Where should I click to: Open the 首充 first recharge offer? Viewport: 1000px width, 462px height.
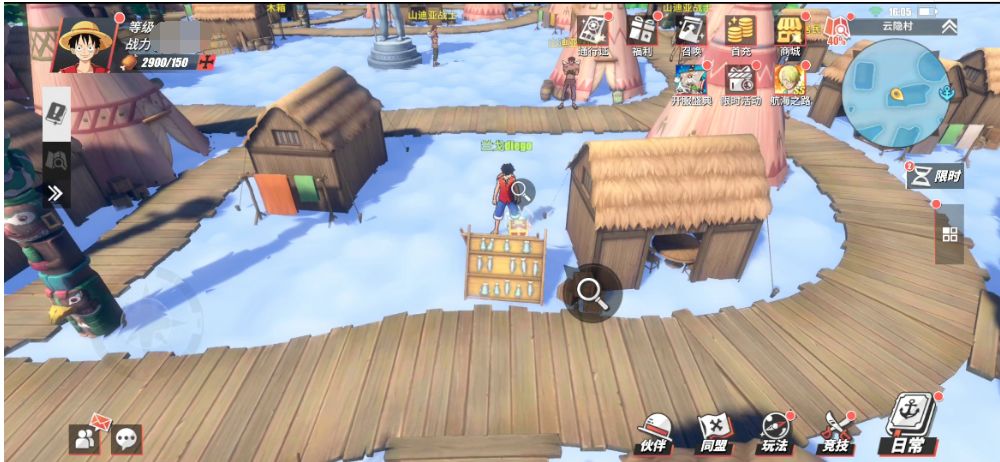[740, 34]
